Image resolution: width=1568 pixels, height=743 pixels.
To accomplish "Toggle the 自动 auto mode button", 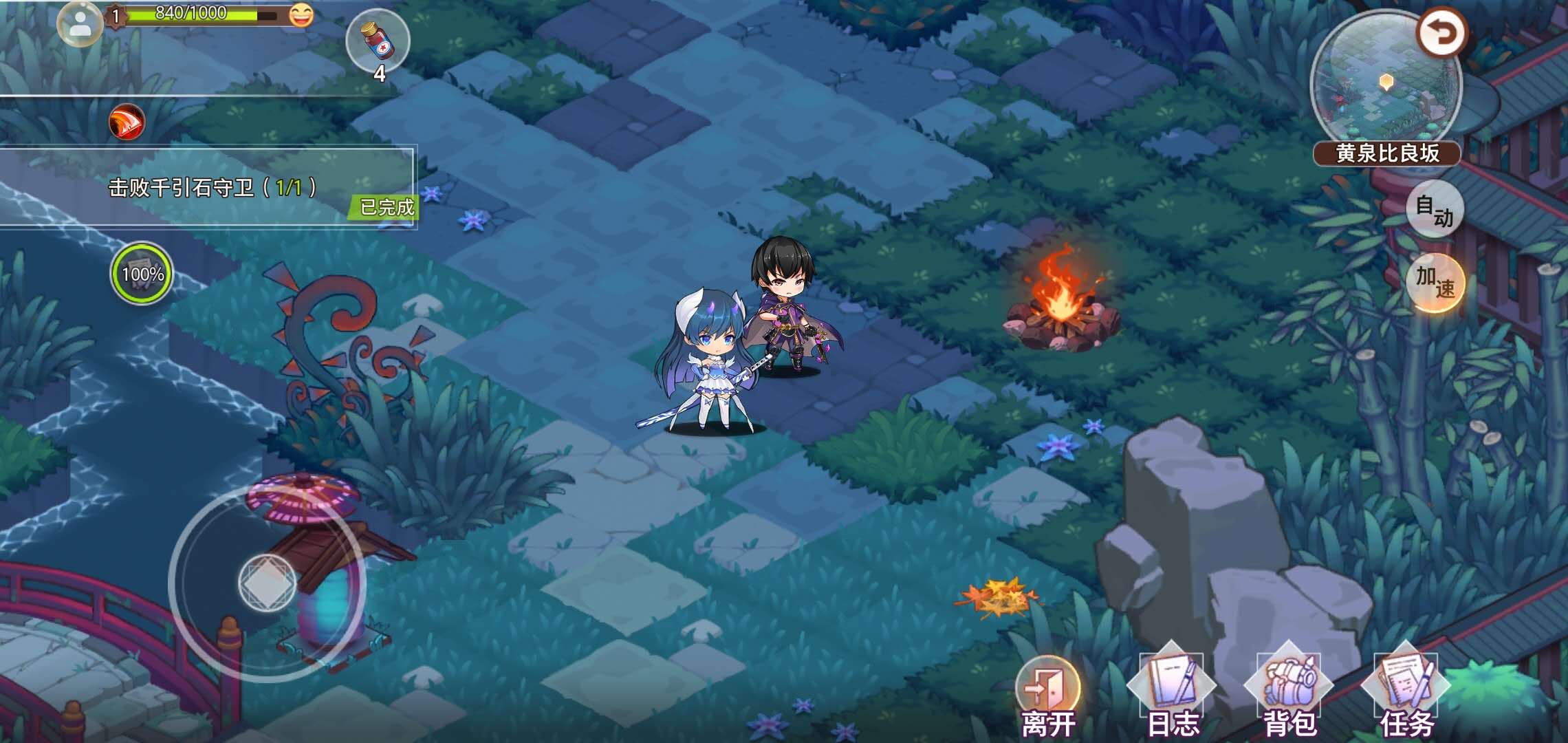I will click(x=1433, y=209).
